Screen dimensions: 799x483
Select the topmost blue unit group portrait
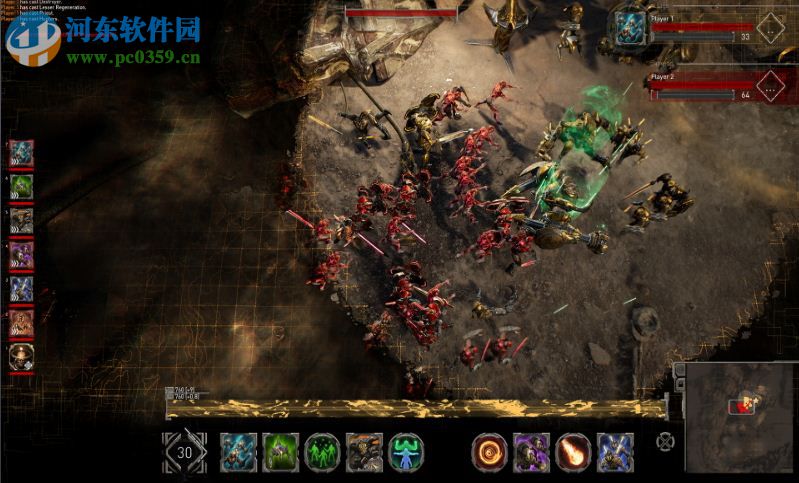[22, 153]
